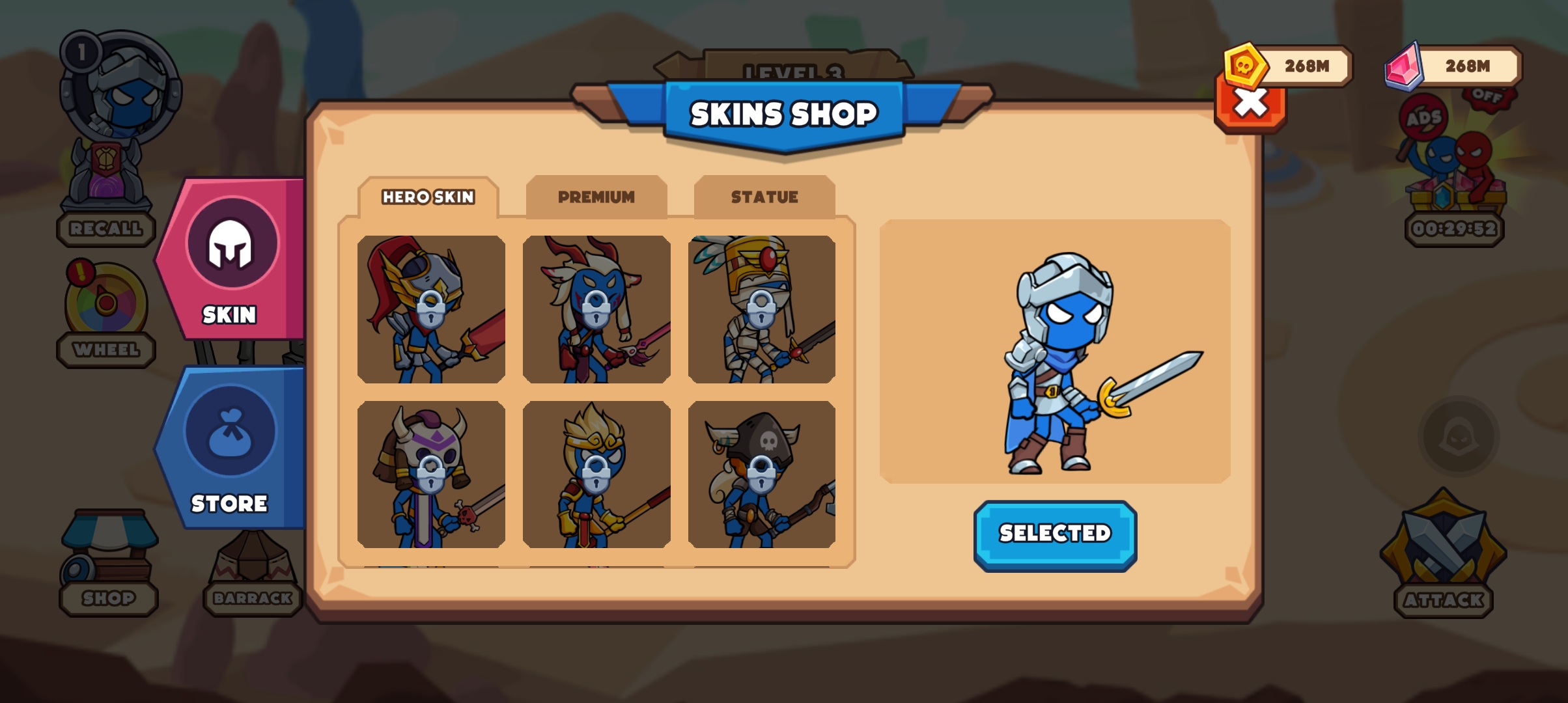This screenshot has height=703, width=1568.
Task: Open the Shop stall
Action: pos(109,560)
